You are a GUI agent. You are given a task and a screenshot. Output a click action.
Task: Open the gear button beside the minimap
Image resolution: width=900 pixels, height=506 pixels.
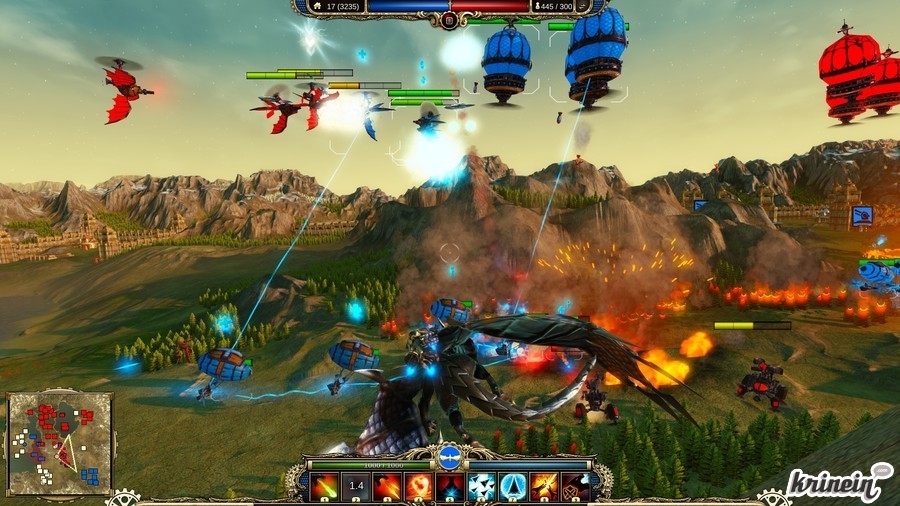click(x=123, y=496)
